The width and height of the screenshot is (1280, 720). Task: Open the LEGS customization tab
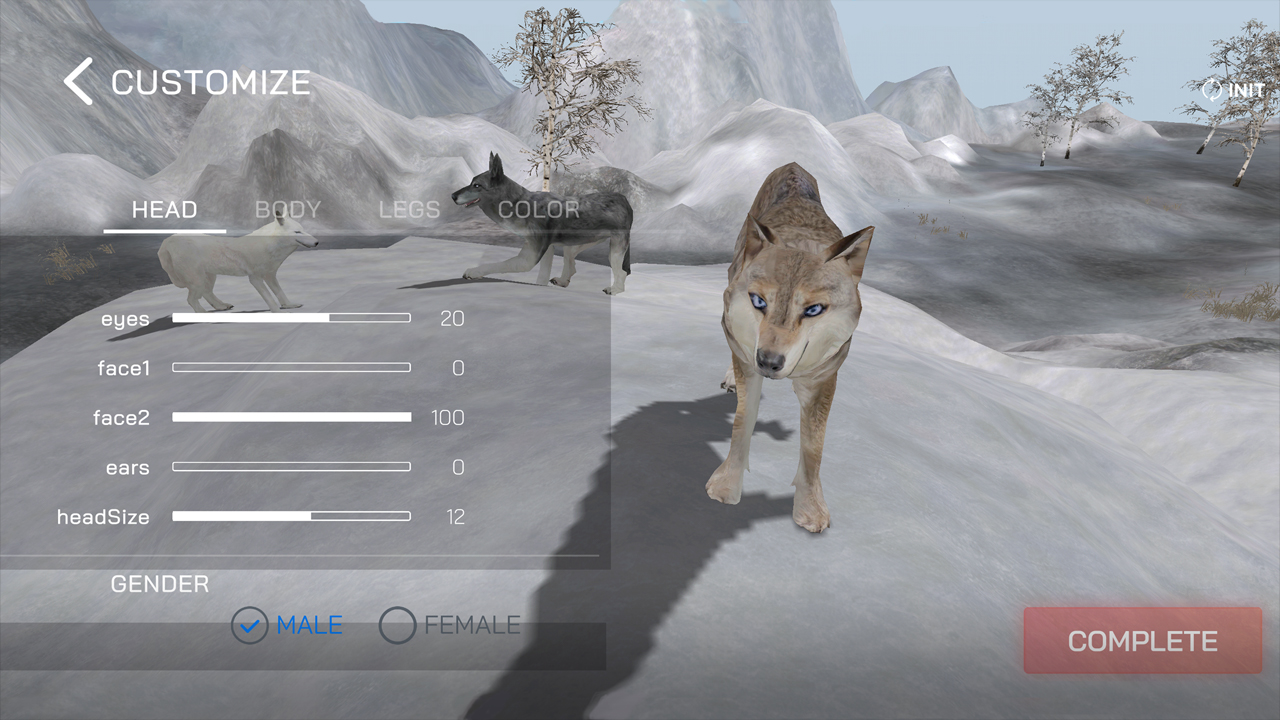409,210
